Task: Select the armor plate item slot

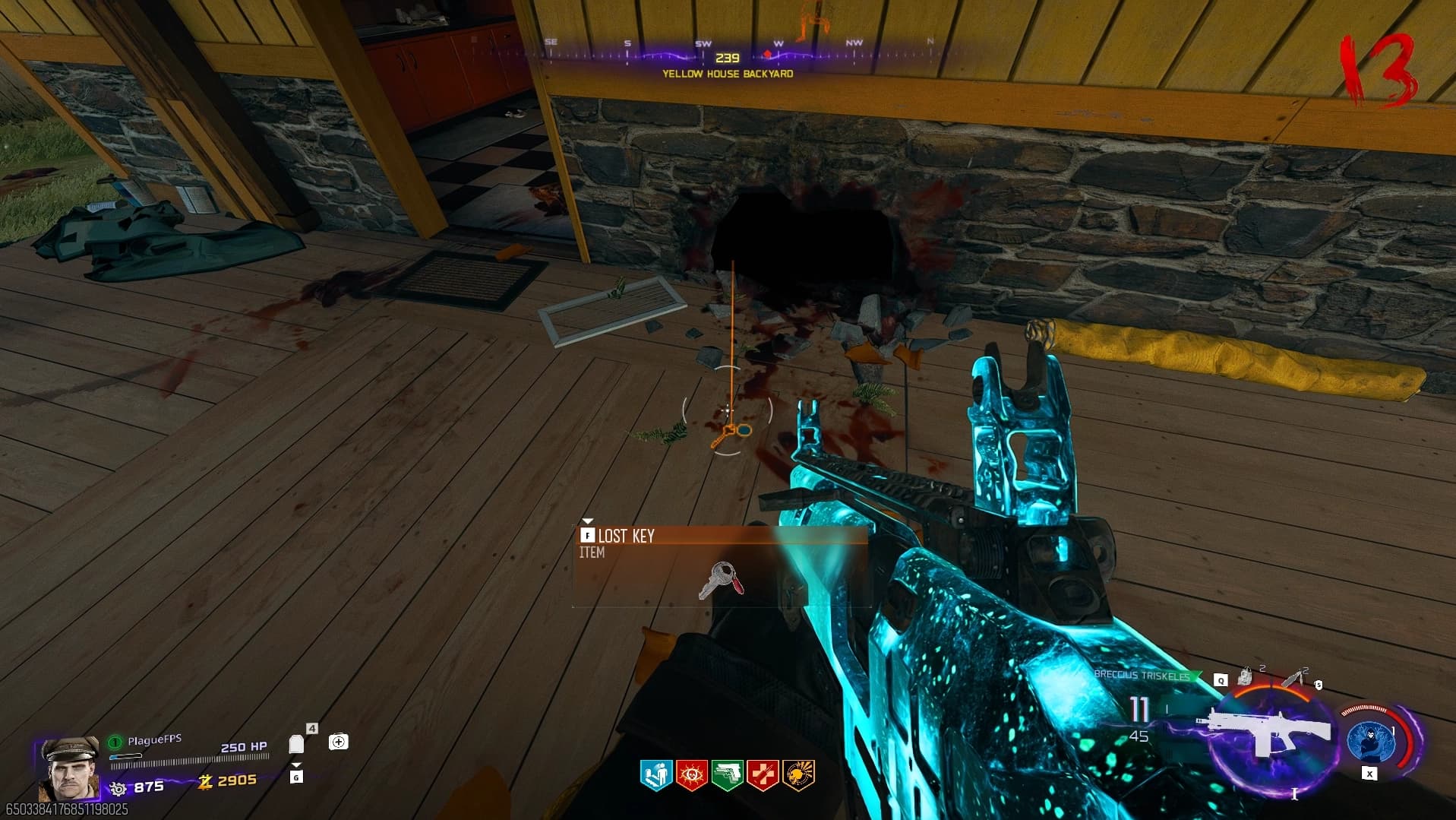Action: click(x=297, y=744)
